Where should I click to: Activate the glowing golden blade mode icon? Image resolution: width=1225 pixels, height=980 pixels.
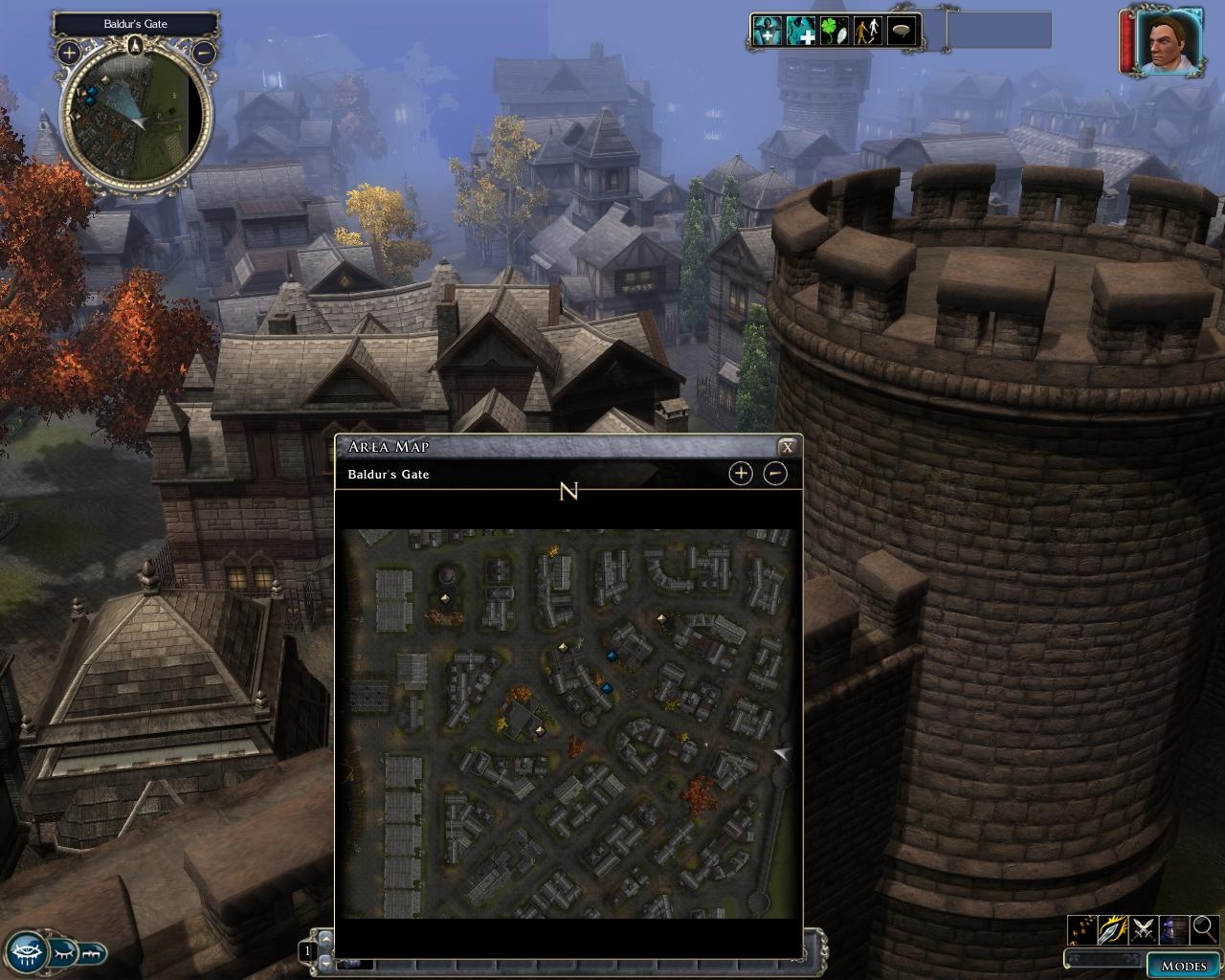point(1113,928)
